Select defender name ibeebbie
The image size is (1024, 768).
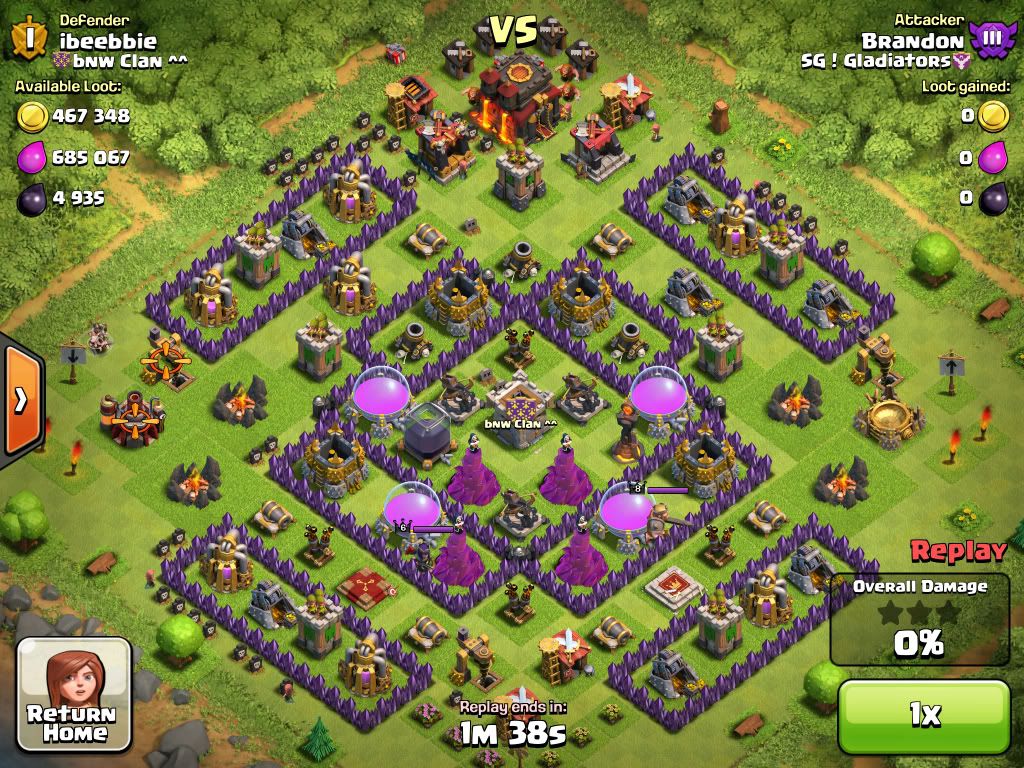[x=108, y=39]
